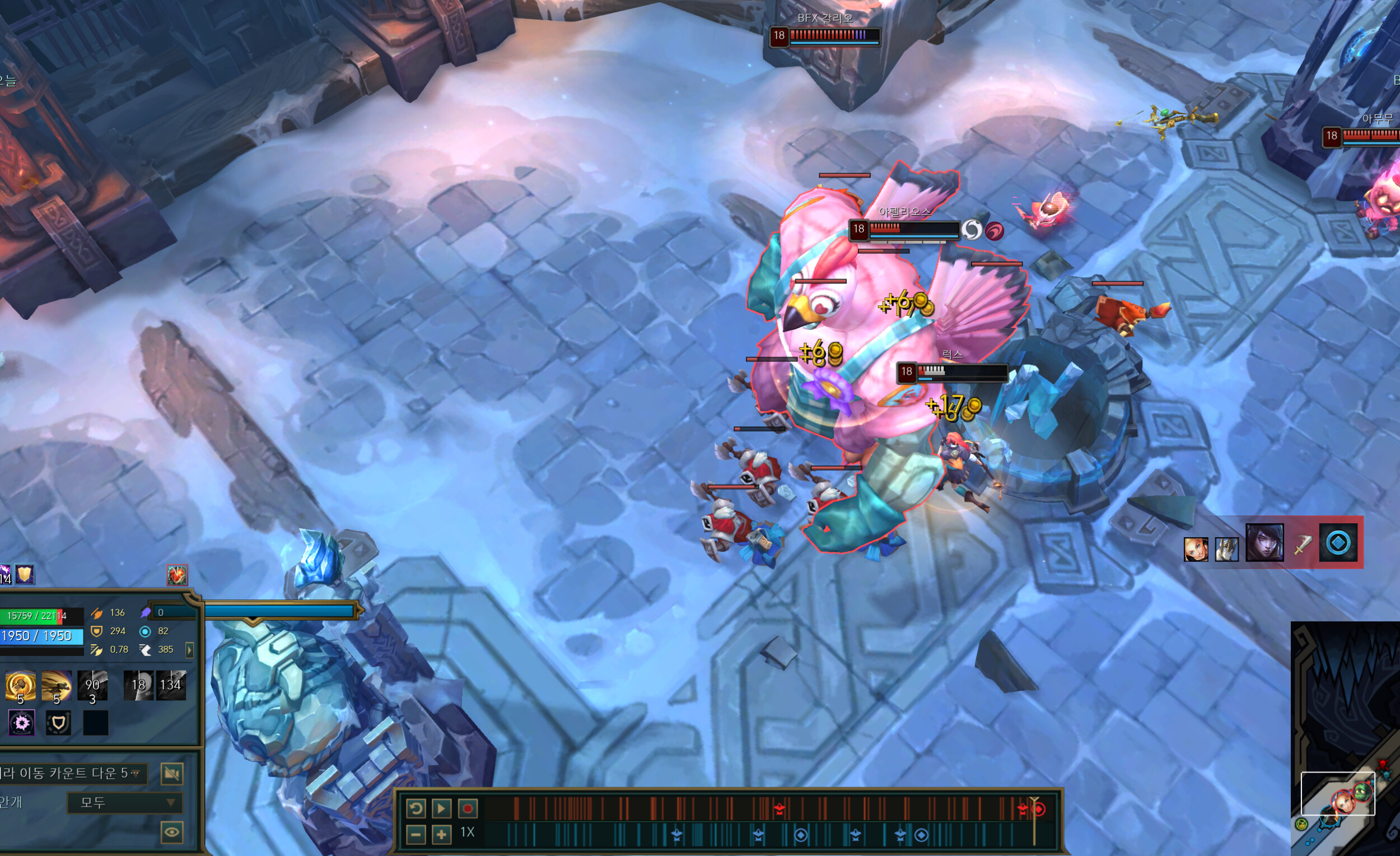The width and height of the screenshot is (1400, 856).
Task: Toggle the crossed-out camera button
Action: pos(171,774)
